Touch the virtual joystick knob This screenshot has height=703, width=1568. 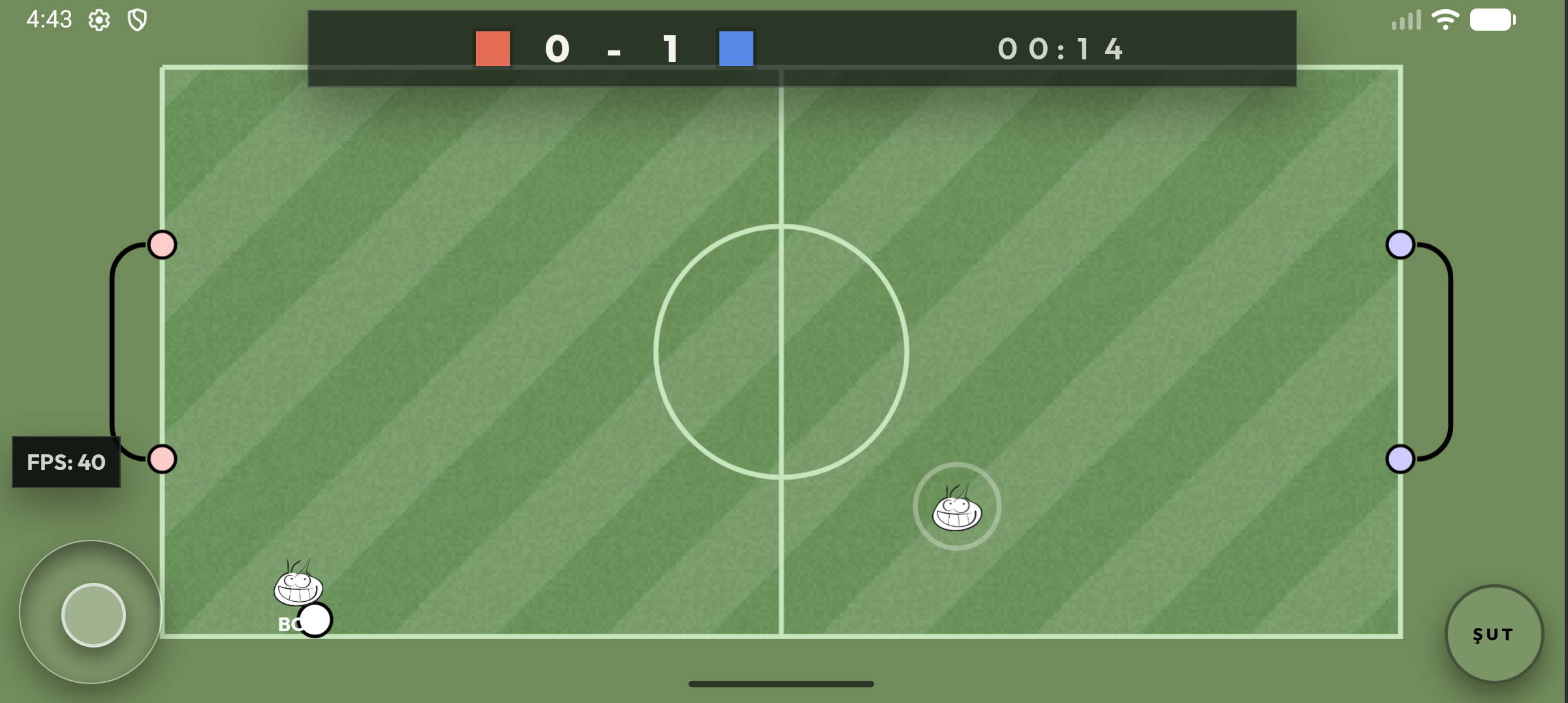click(x=93, y=615)
